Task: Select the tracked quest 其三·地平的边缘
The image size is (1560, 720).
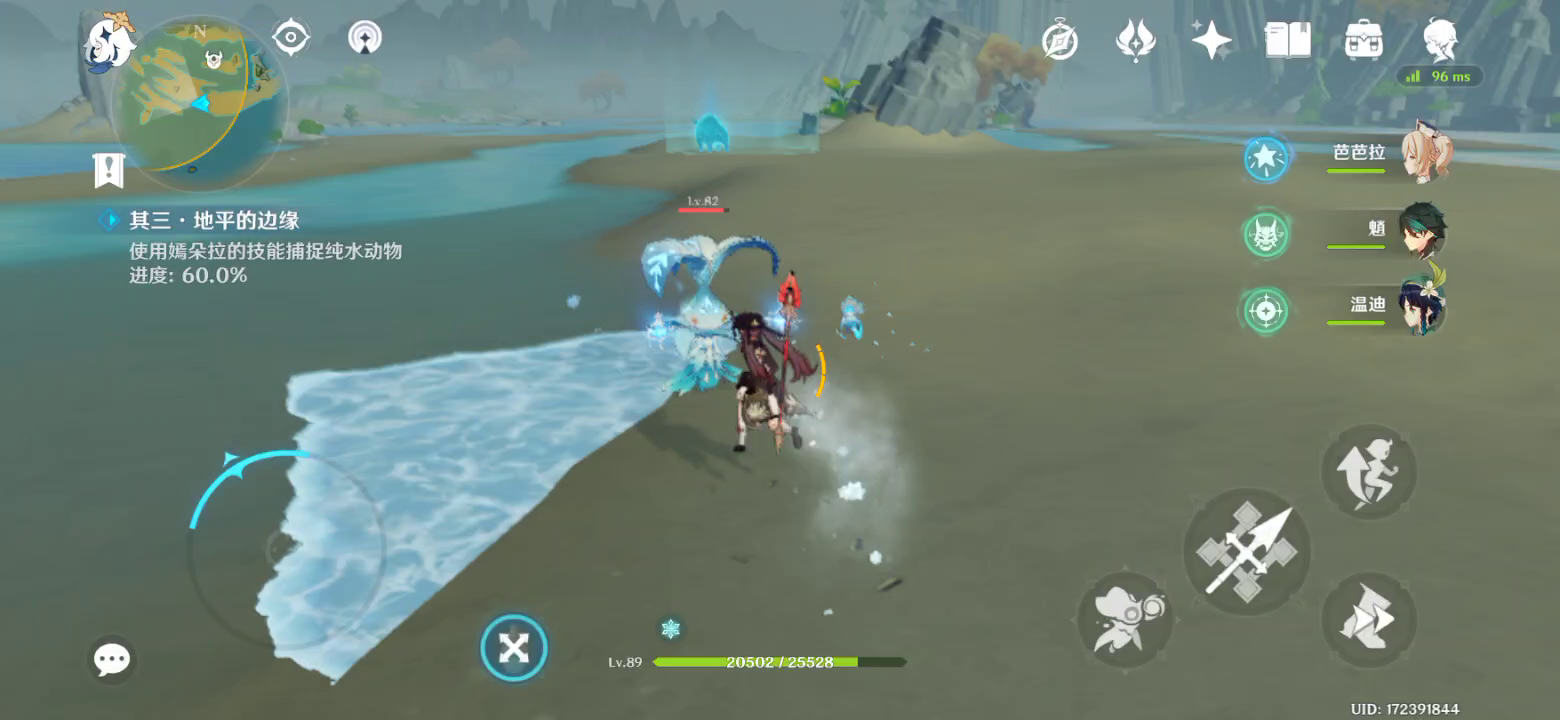Action: pos(214,220)
